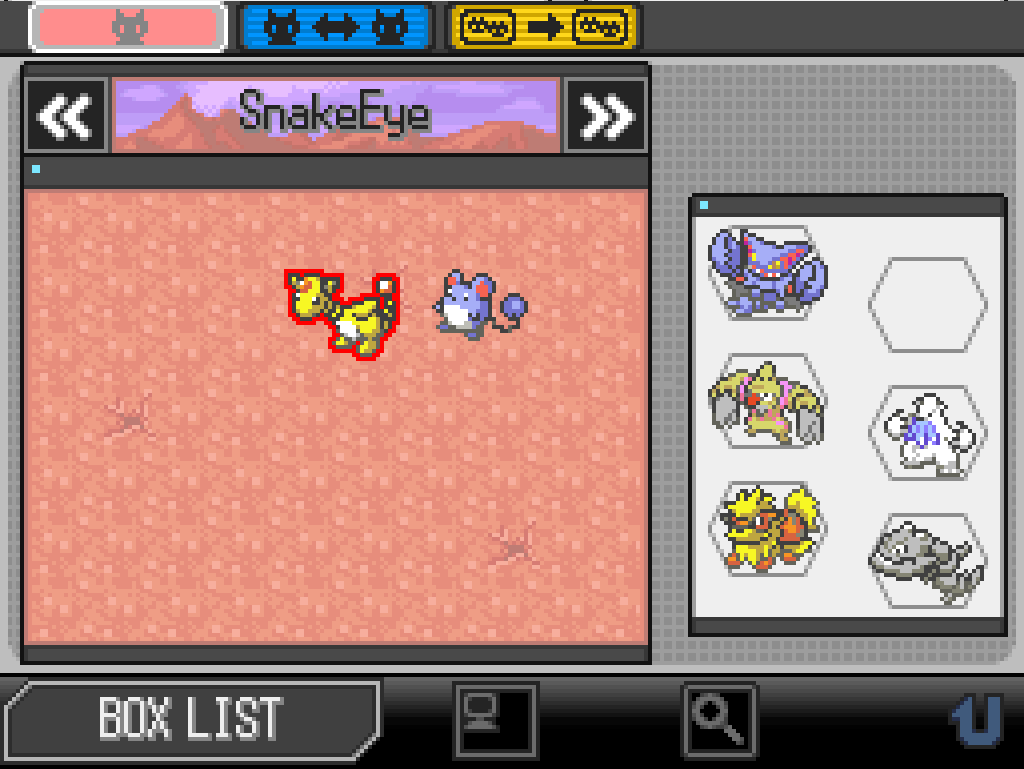The image size is (1024, 769).
Task: Switch to the blue Pokémon swap mode tab
Action: pos(335,27)
